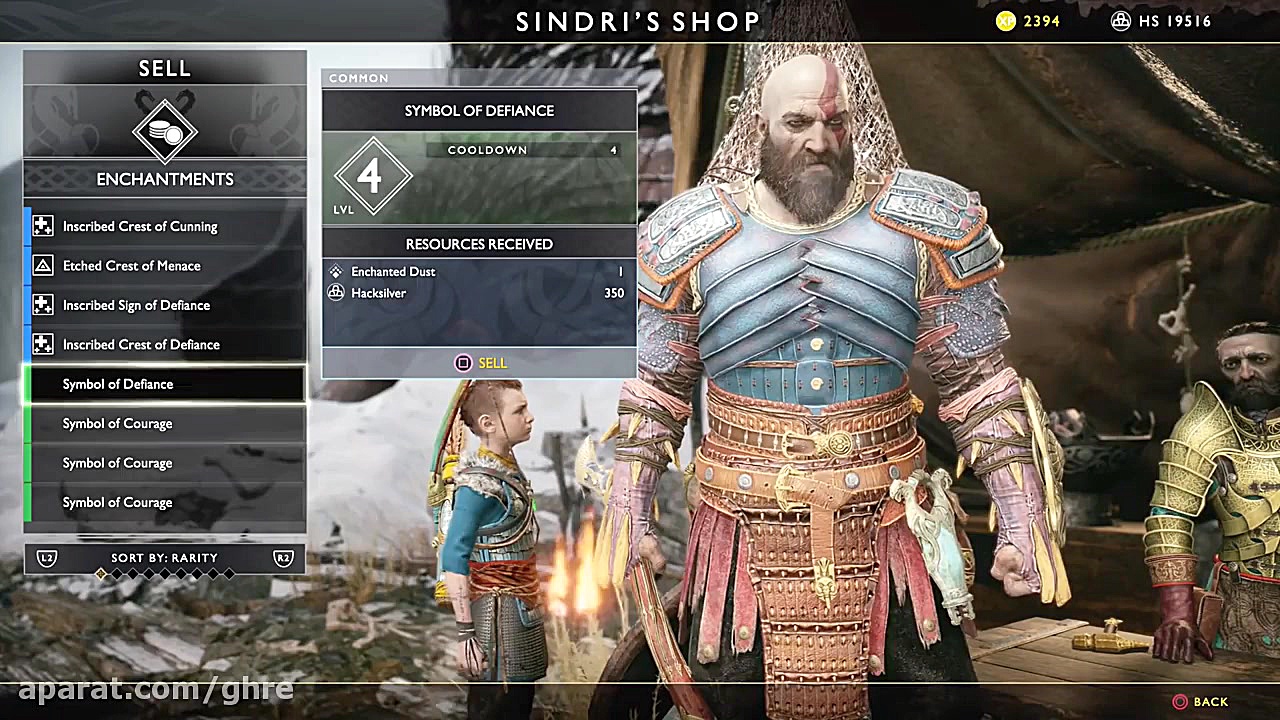Select the Inscribed Crest of Cunning icon
The width and height of the screenshot is (1280, 720).
click(x=43, y=226)
